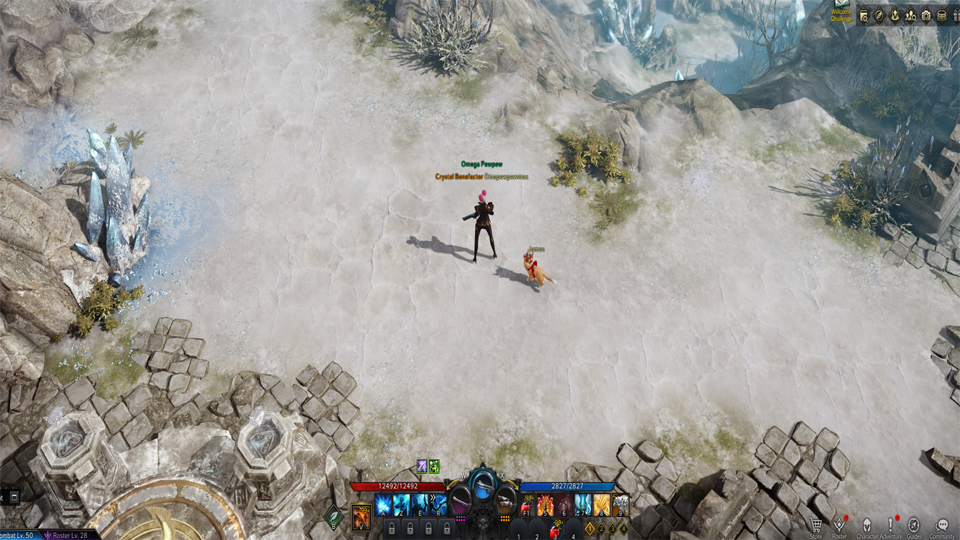
Task: Open the Adventure menu
Action: (890, 525)
